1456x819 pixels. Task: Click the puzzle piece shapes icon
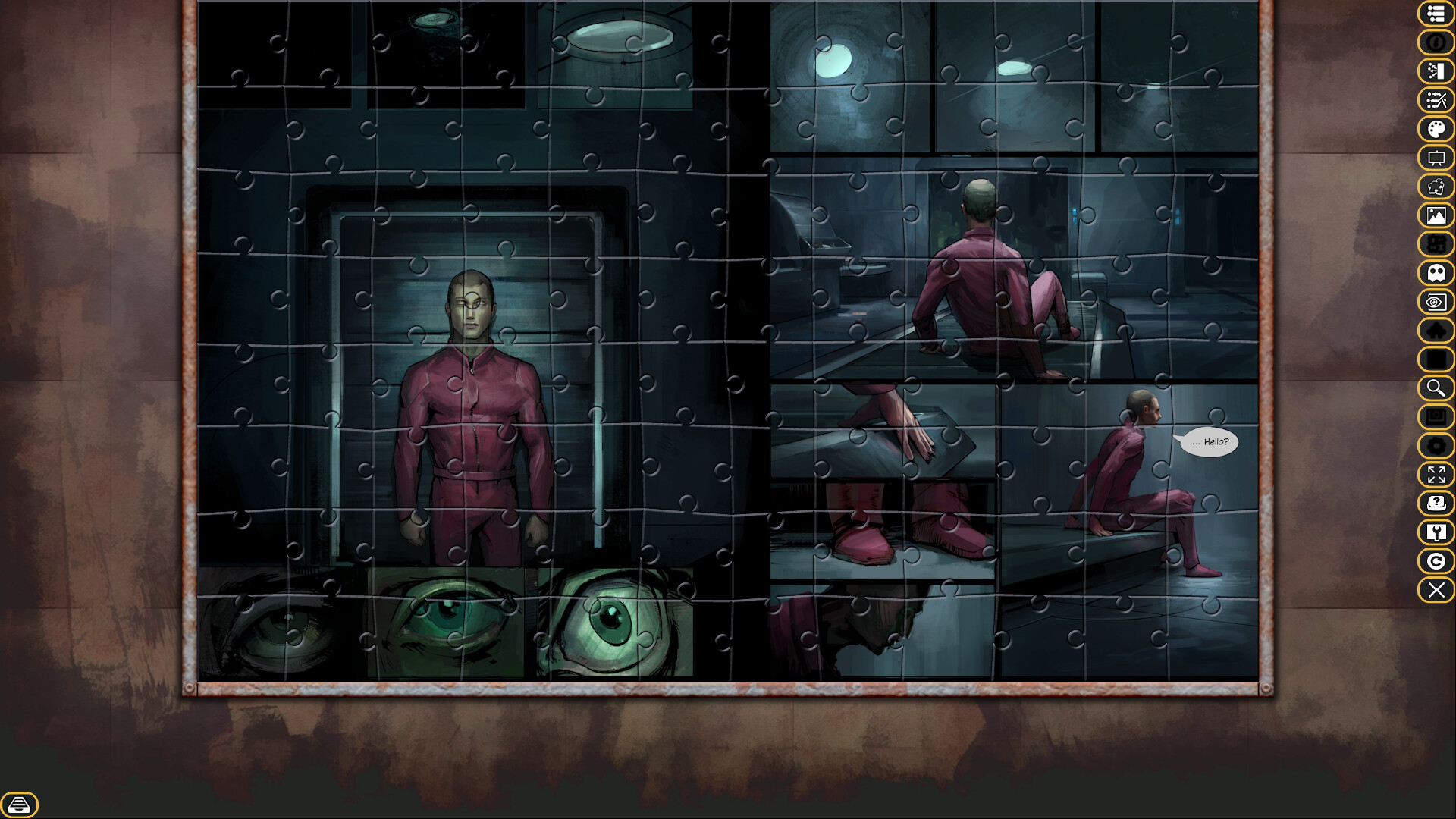pos(1436,187)
